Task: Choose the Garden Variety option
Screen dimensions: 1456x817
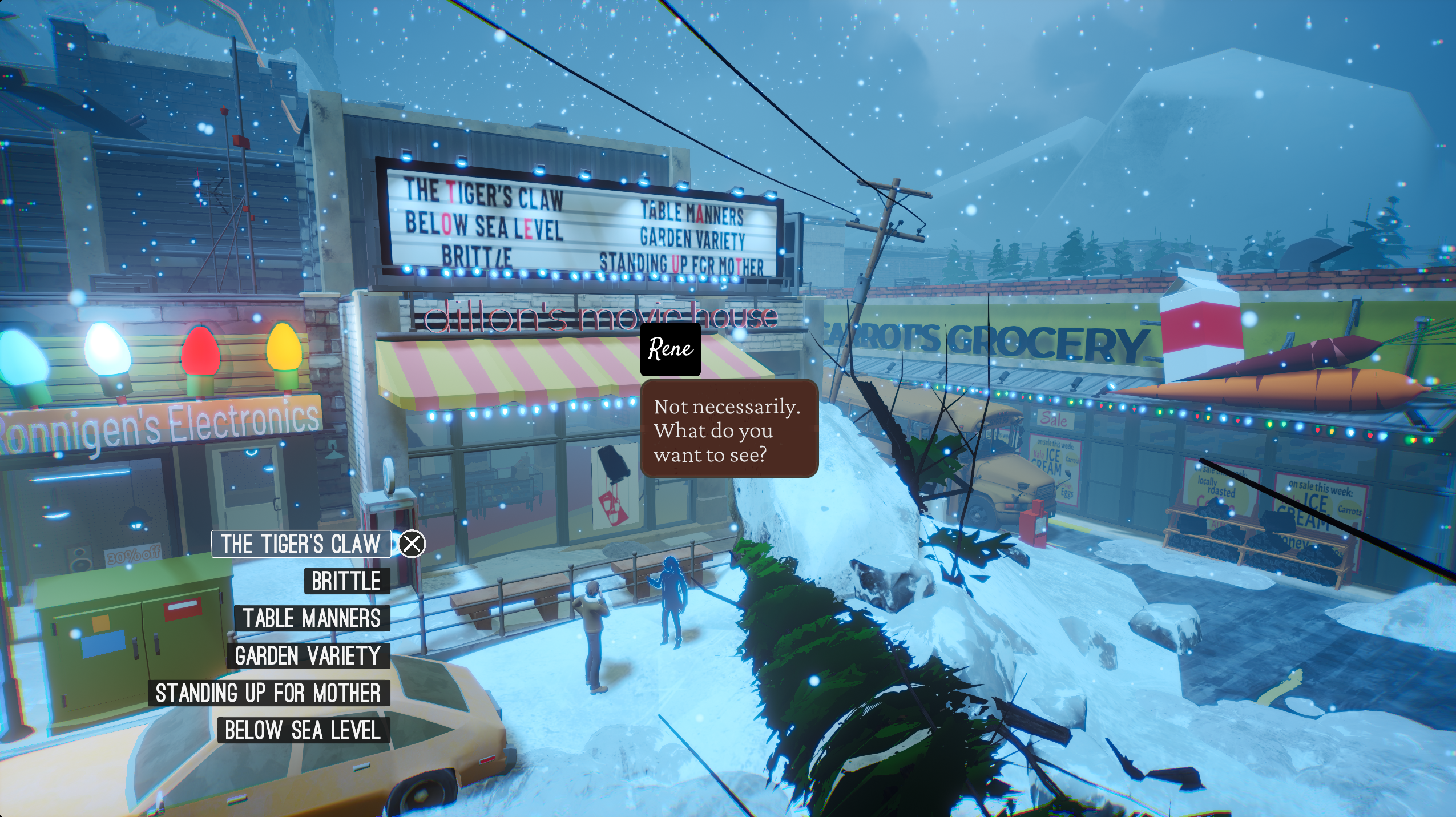Action: 308,655
